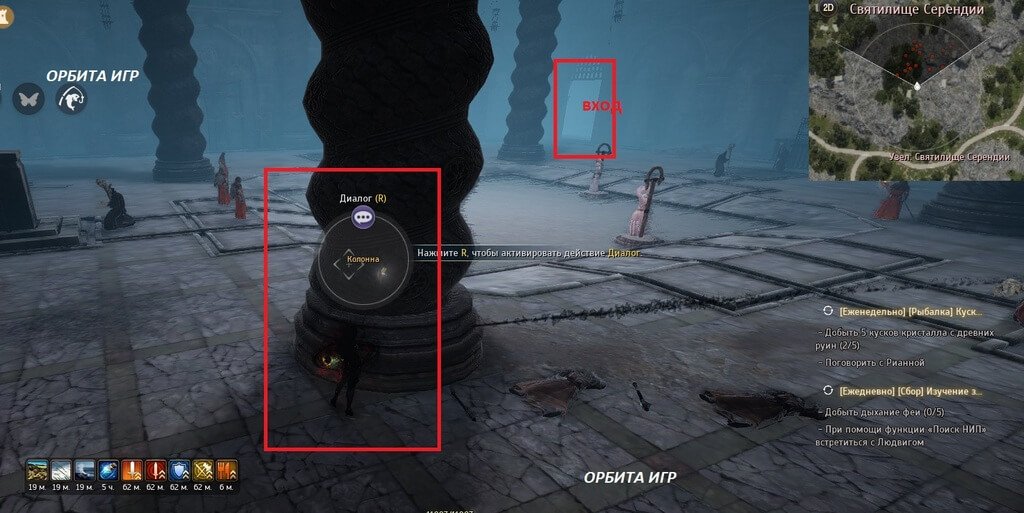Toggle the minimap 2D view button

tap(828, 8)
